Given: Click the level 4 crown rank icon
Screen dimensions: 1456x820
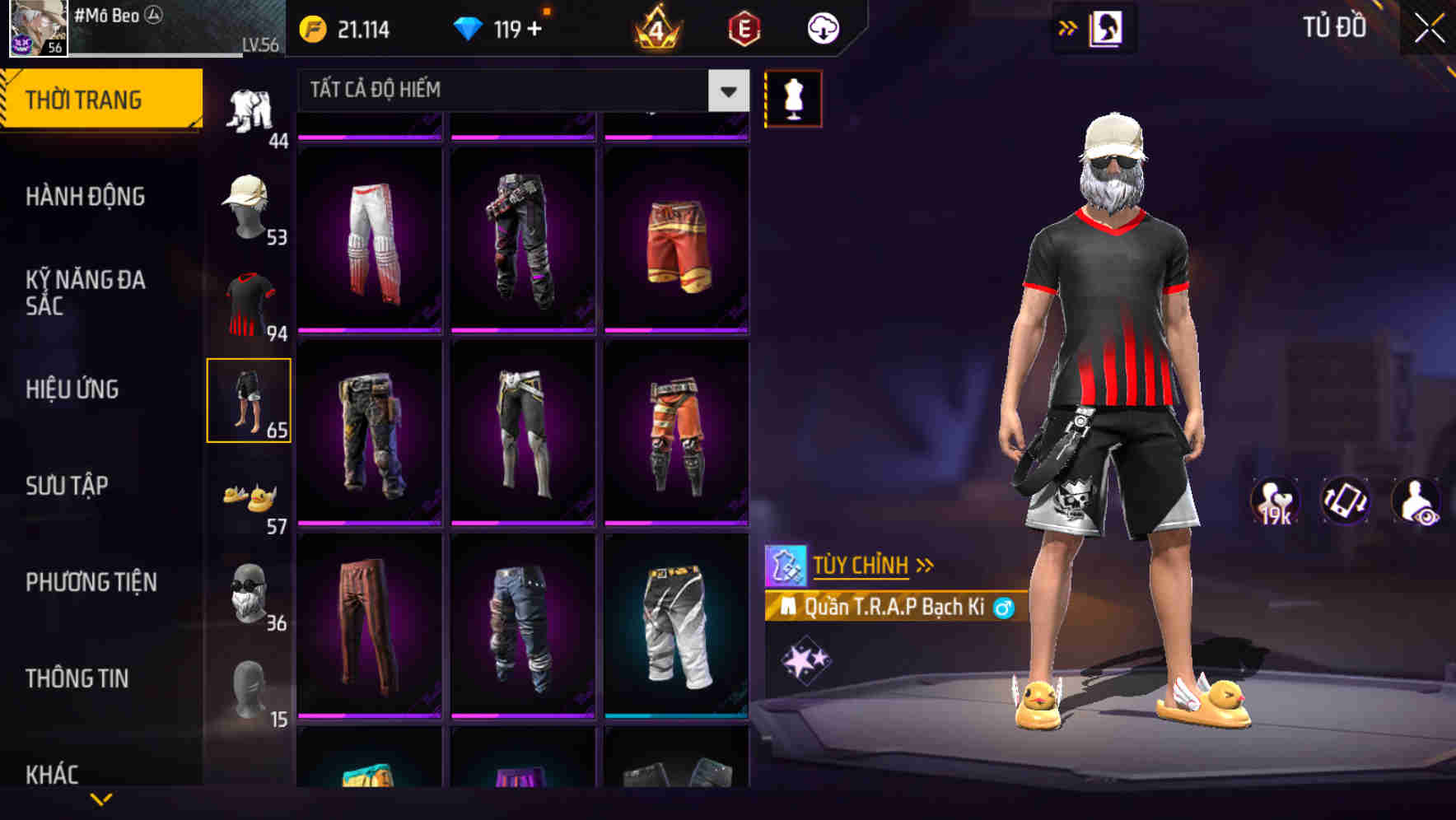Looking at the screenshot, I should [655, 27].
